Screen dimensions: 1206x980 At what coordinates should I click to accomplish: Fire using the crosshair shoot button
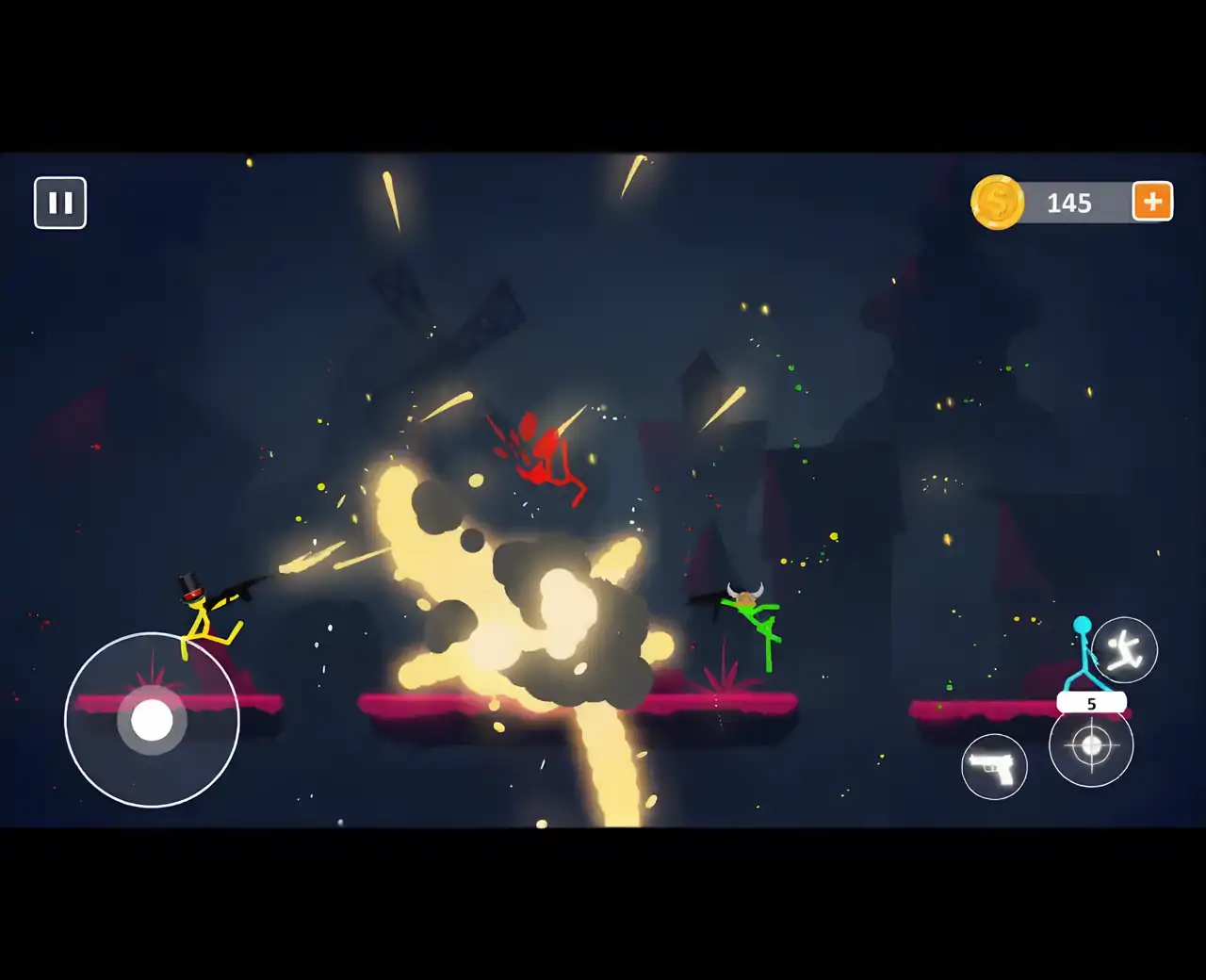[1091, 746]
